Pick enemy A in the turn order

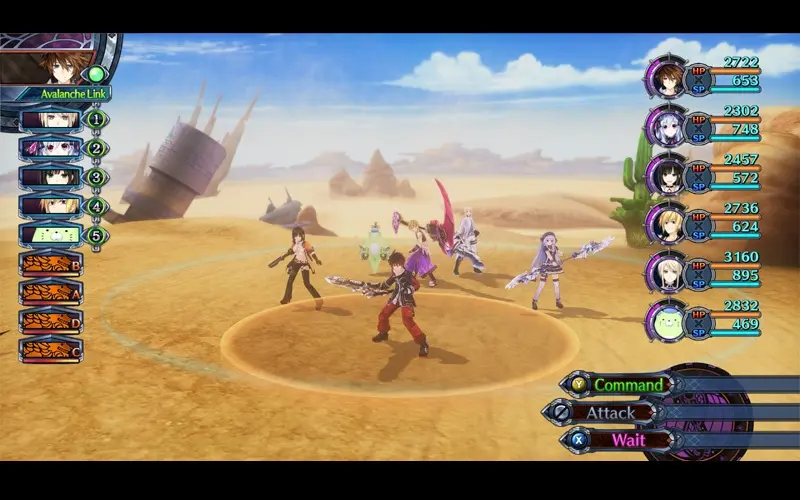[50, 293]
